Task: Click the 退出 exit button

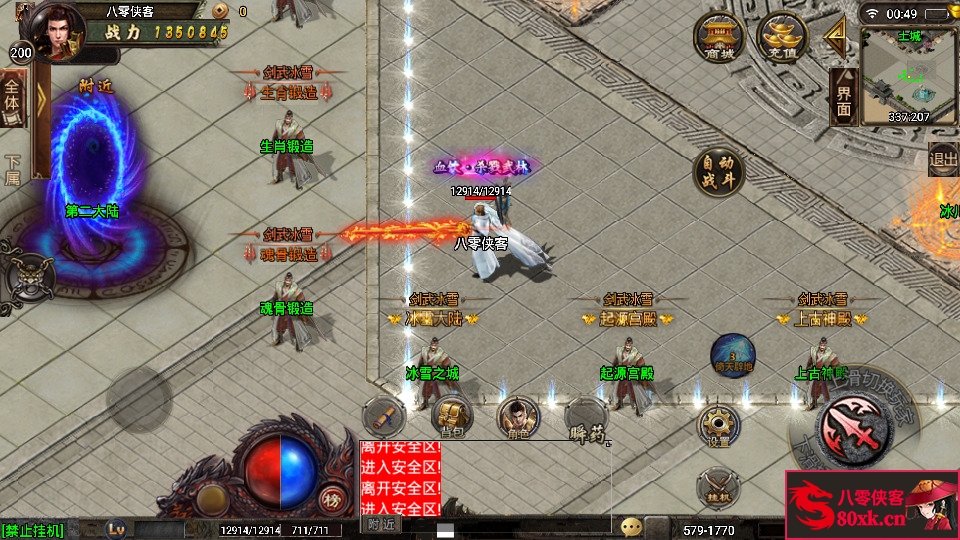Action: (x=943, y=157)
